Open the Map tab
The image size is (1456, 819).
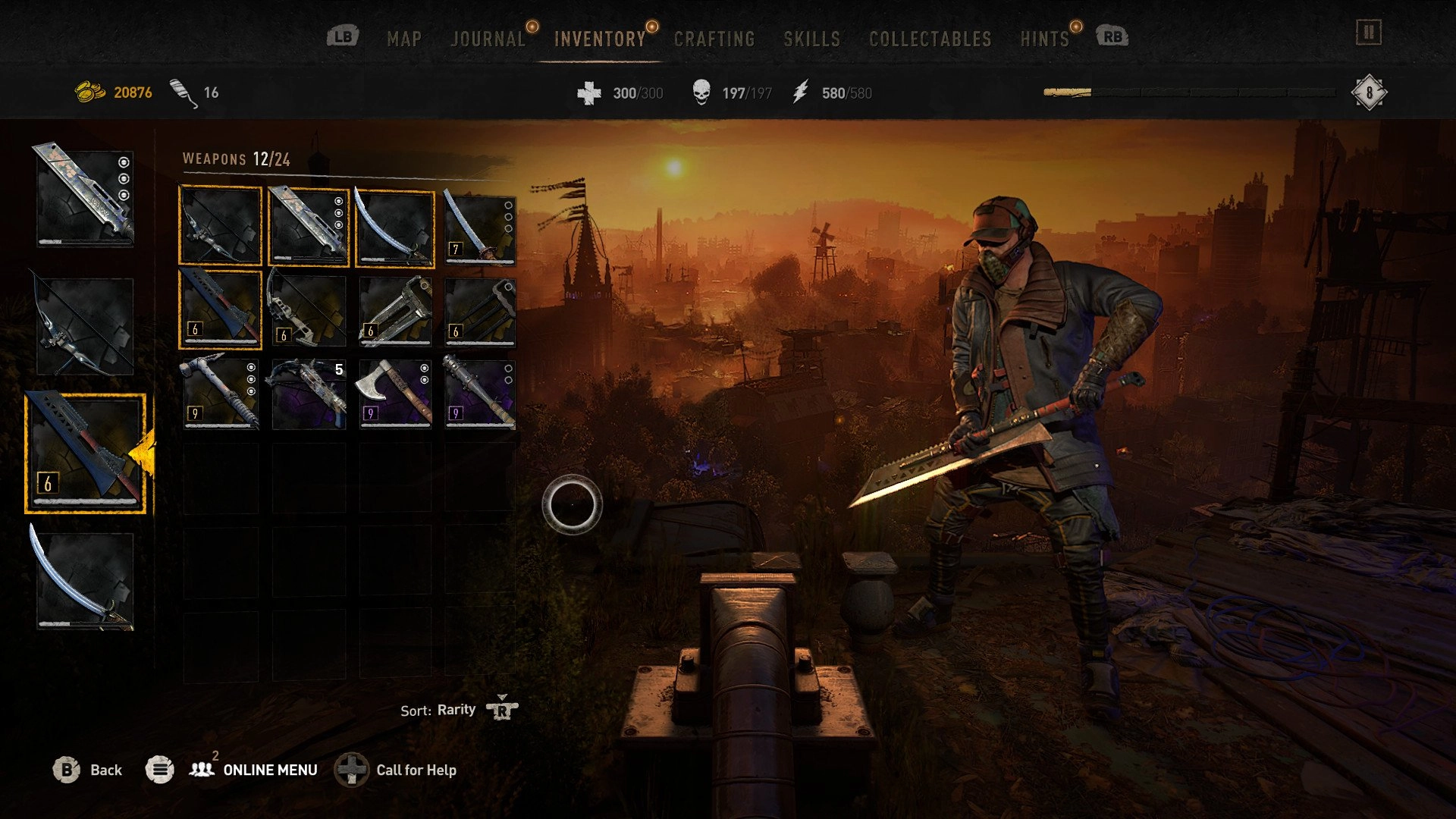[x=403, y=39]
